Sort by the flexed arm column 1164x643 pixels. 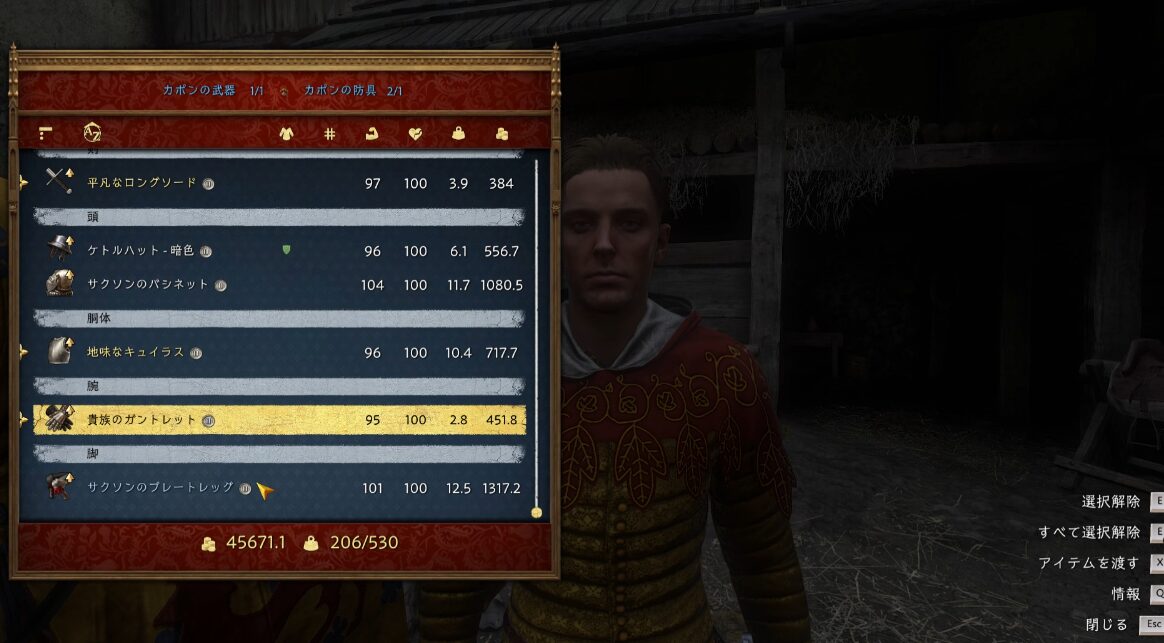click(372, 133)
